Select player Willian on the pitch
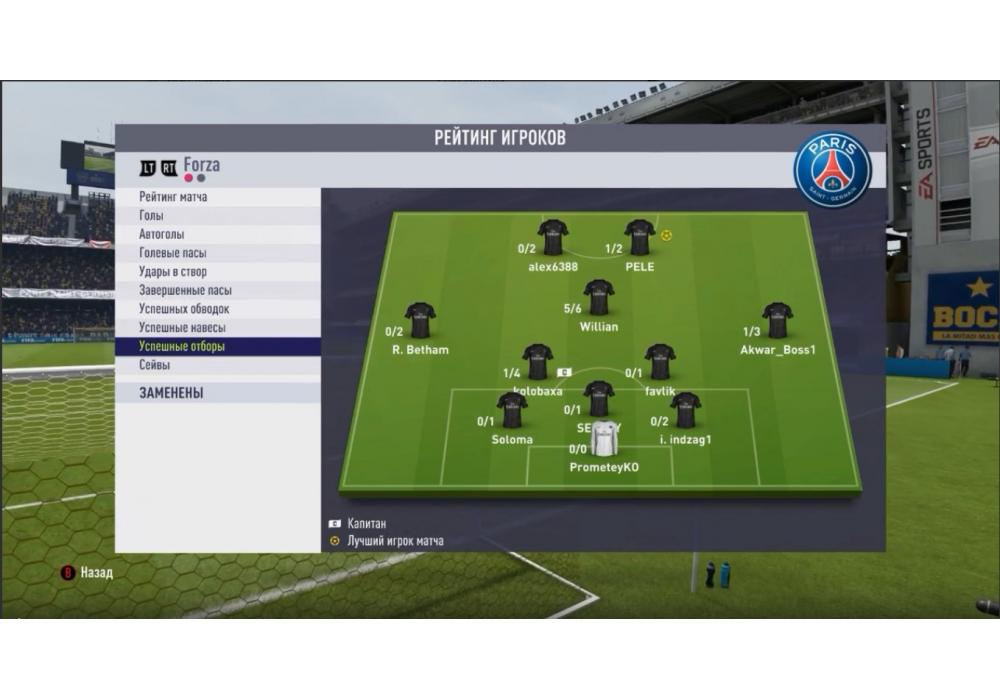The width and height of the screenshot is (1000, 700). point(599,298)
